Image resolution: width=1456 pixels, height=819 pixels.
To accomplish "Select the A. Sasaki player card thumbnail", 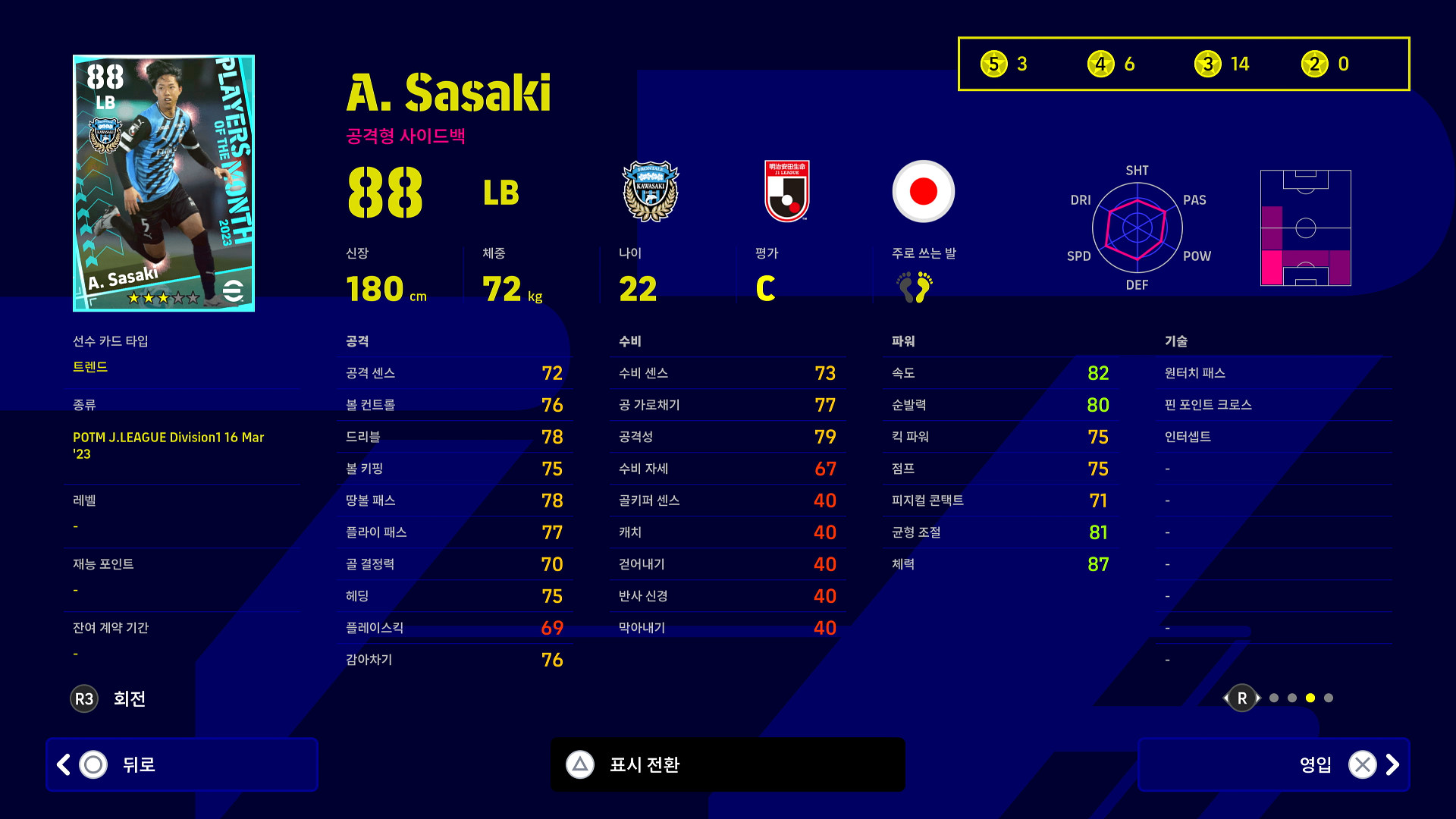I will [164, 183].
